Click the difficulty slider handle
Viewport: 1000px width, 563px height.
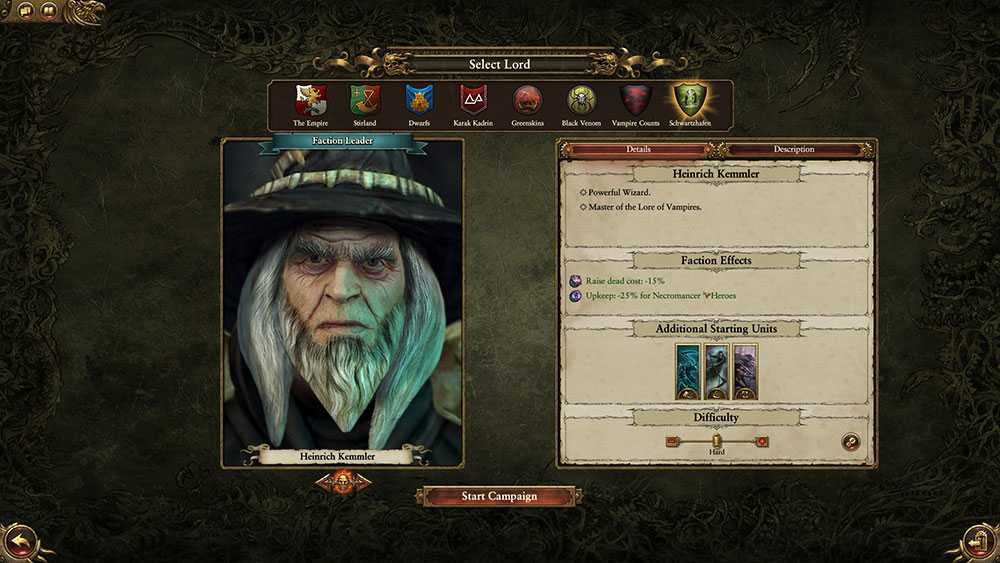717,440
